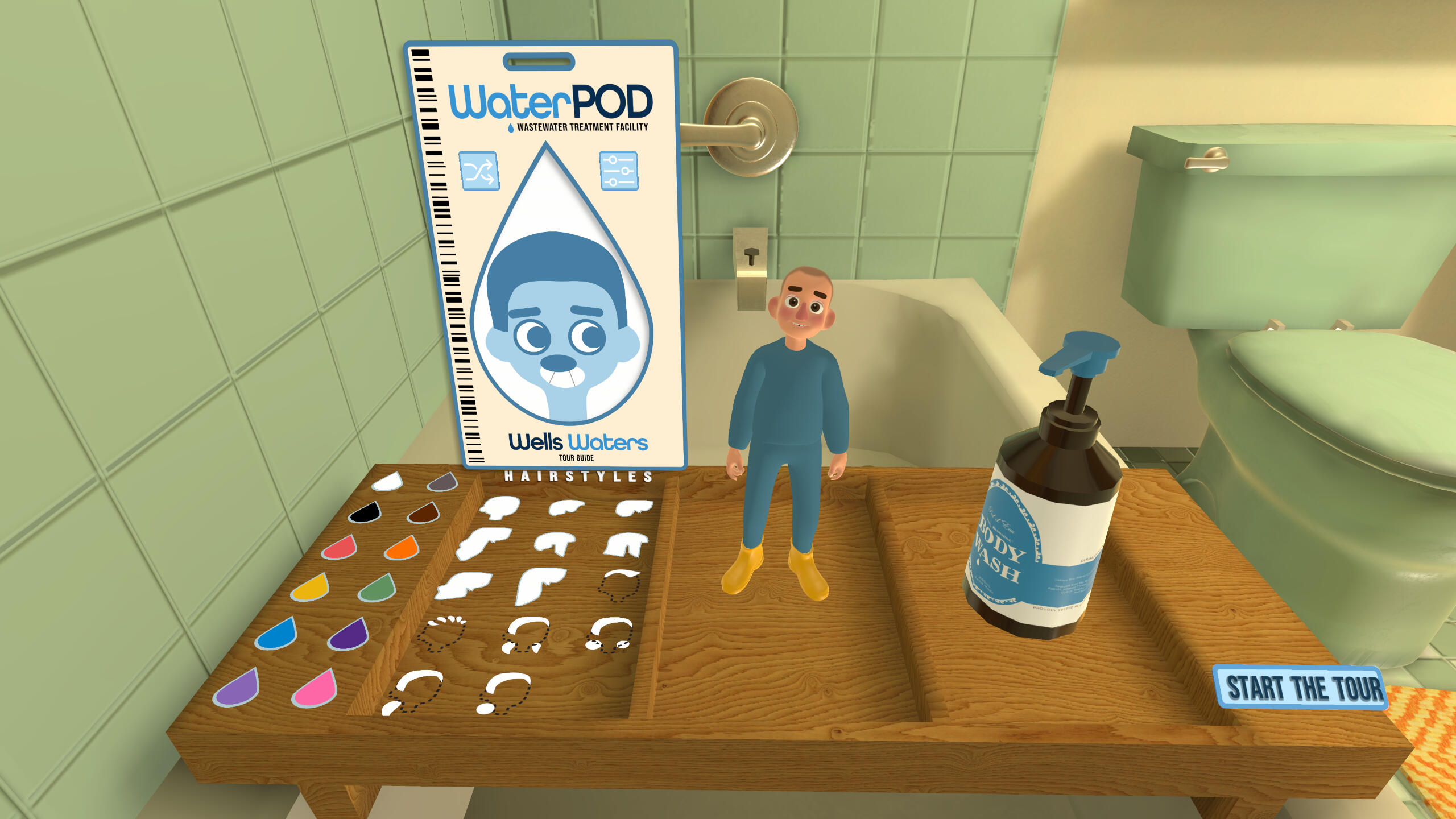
Task: Randomize the character with the shuffle icon
Action: click(x=479, y=171)
